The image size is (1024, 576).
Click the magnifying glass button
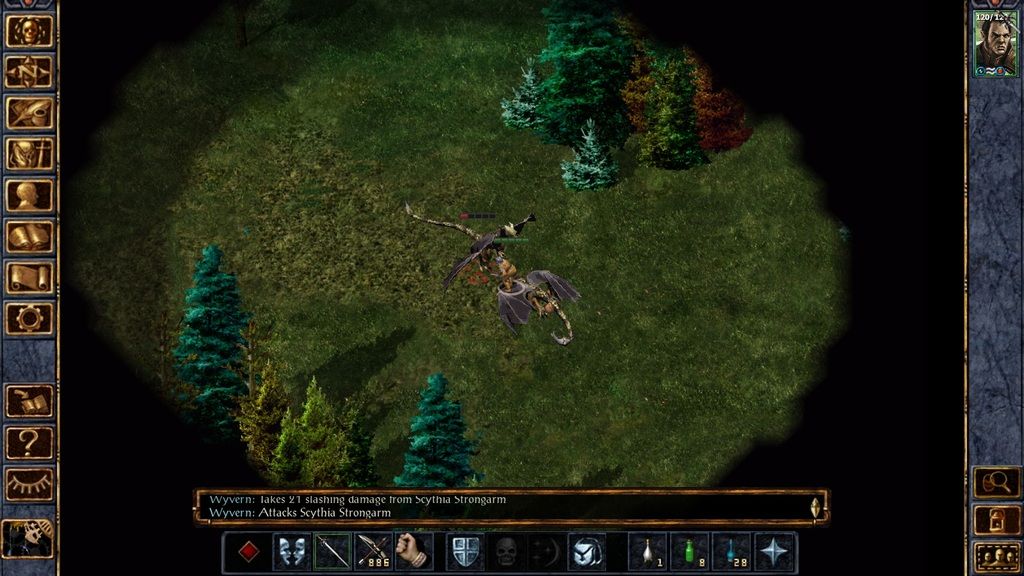click(x=996, y=483)
